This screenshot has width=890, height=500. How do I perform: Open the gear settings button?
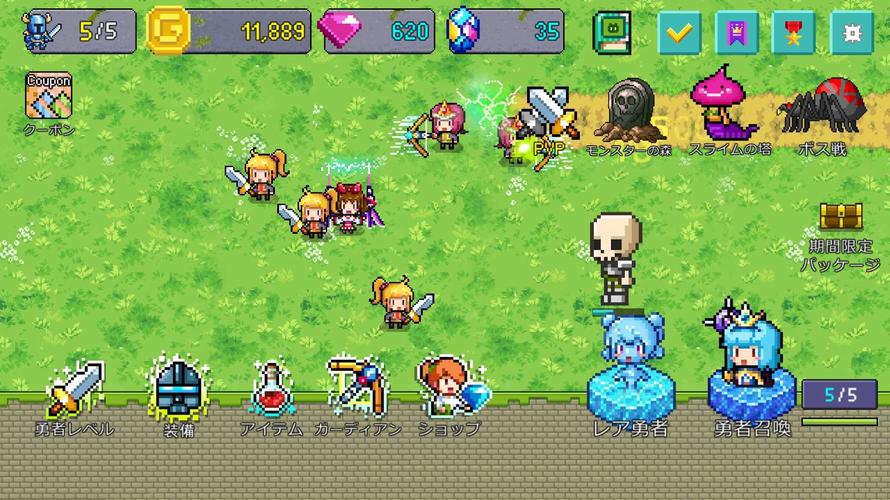pos(851,32)
